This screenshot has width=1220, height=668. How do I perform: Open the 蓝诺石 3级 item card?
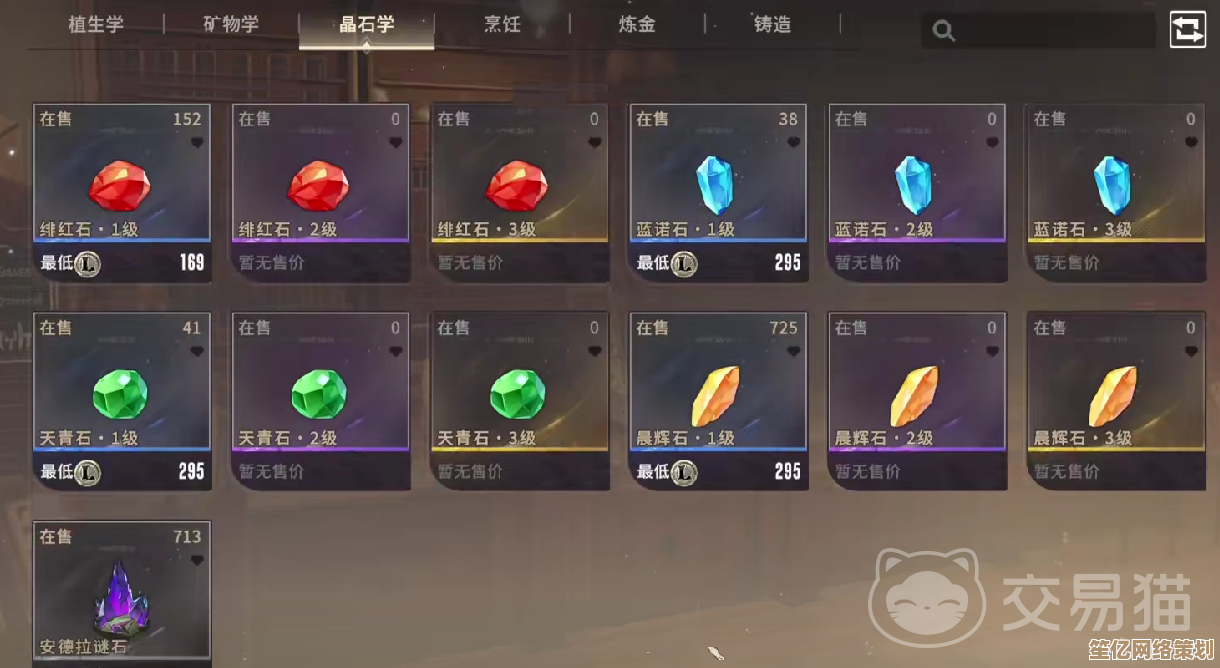pyautogui.click(x=1116, y=192)
